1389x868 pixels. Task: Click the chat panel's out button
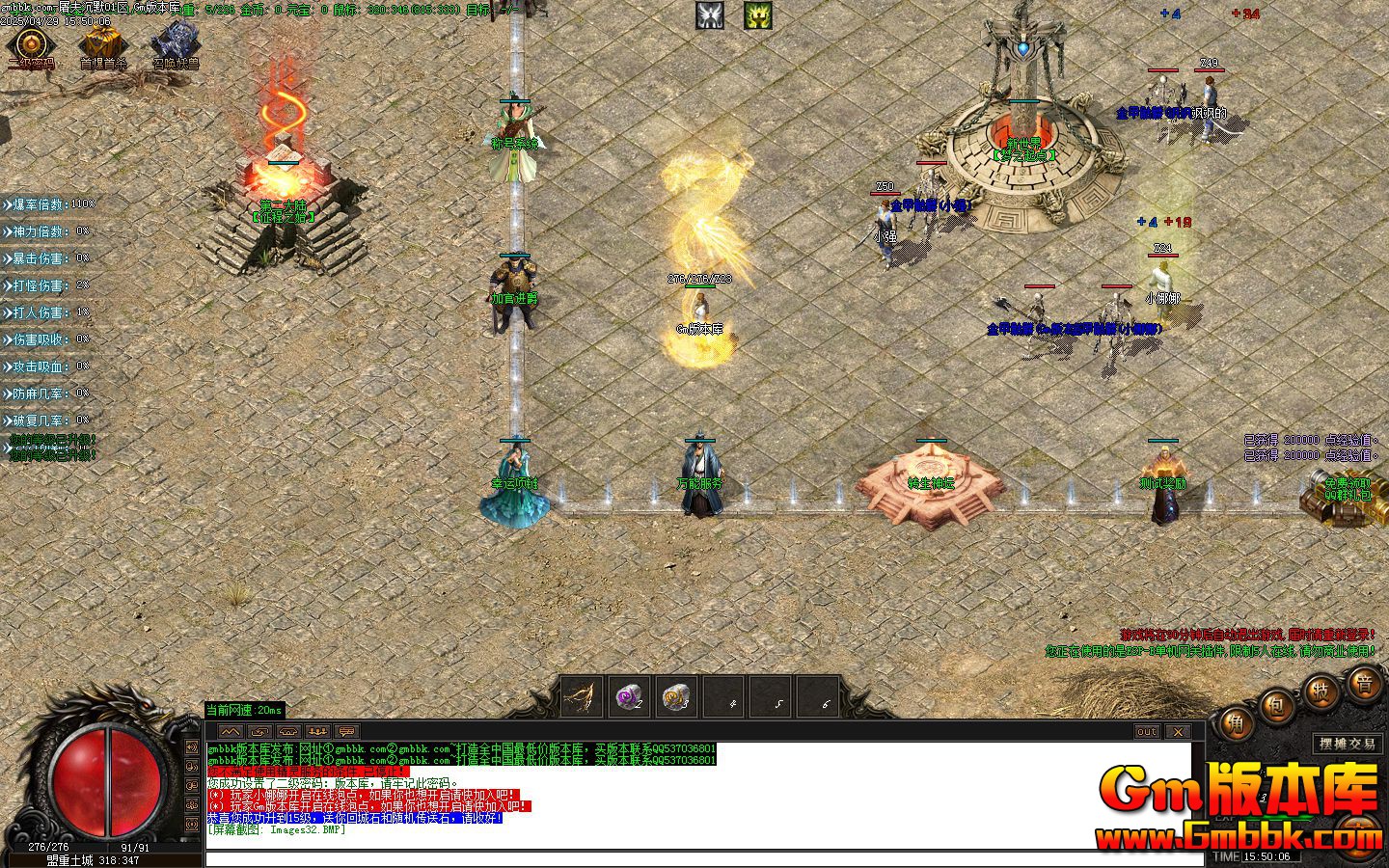point(1147,732)
